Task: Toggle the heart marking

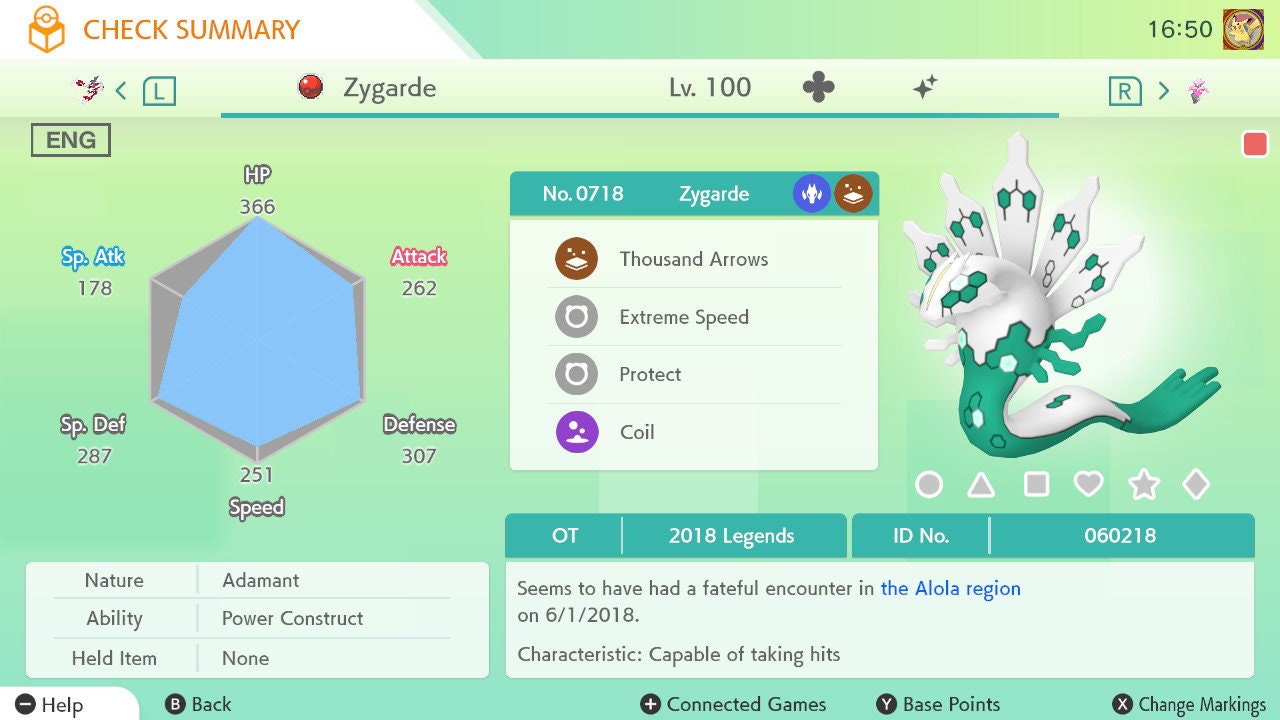Action: (x=1088, y=485)
